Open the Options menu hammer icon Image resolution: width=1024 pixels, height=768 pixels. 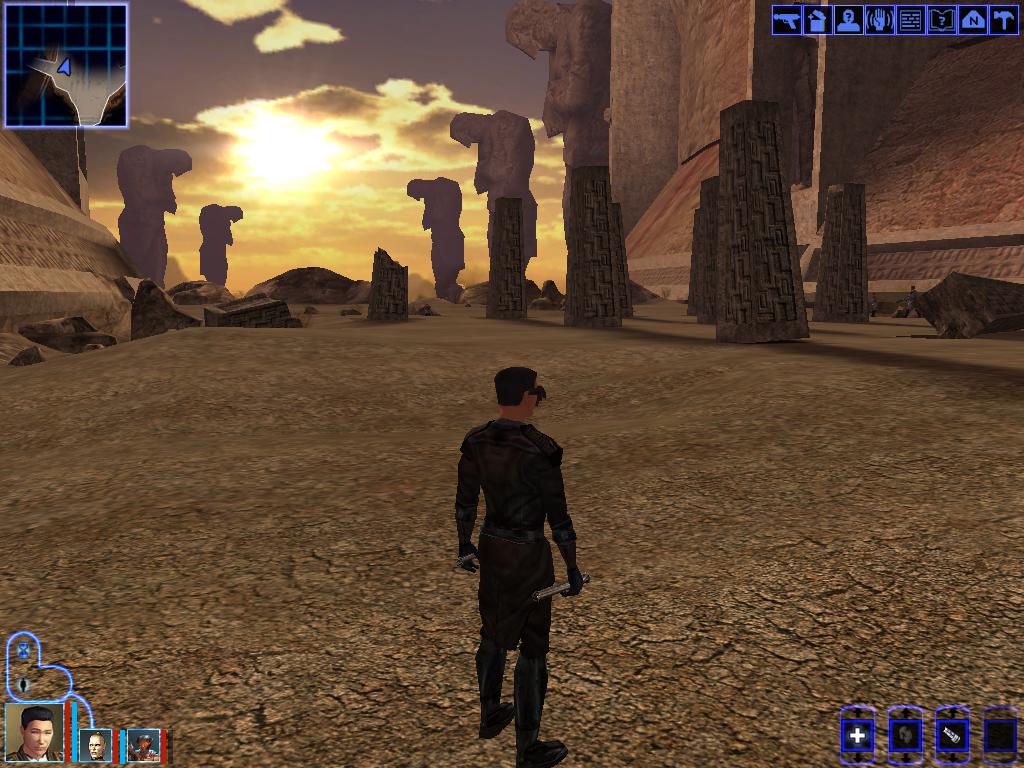tap(1003, 20)
